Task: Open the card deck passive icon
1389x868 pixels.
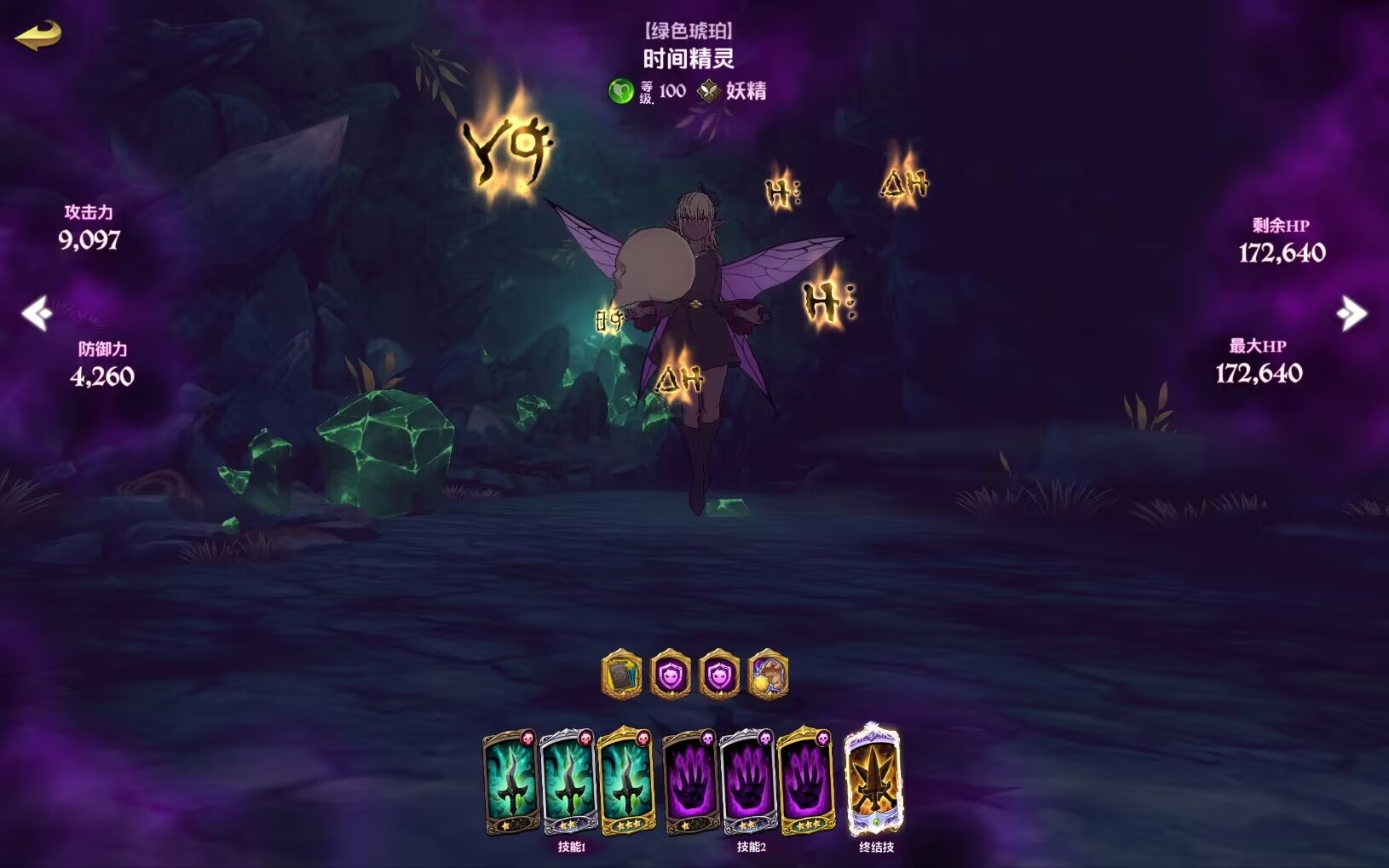Action: 621,676
